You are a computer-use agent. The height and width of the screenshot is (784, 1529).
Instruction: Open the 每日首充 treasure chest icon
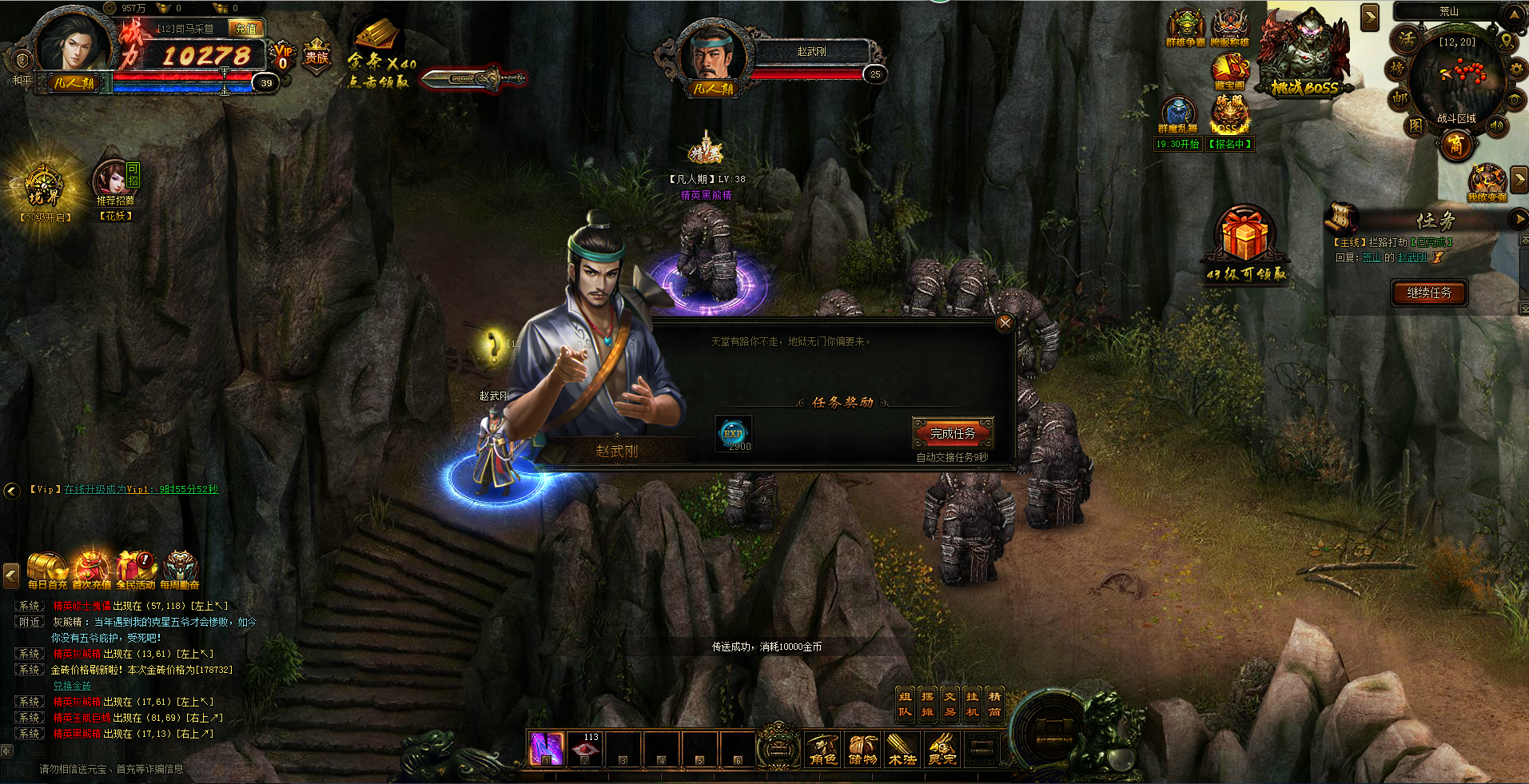pyautogui.click(x=47, y=570)
